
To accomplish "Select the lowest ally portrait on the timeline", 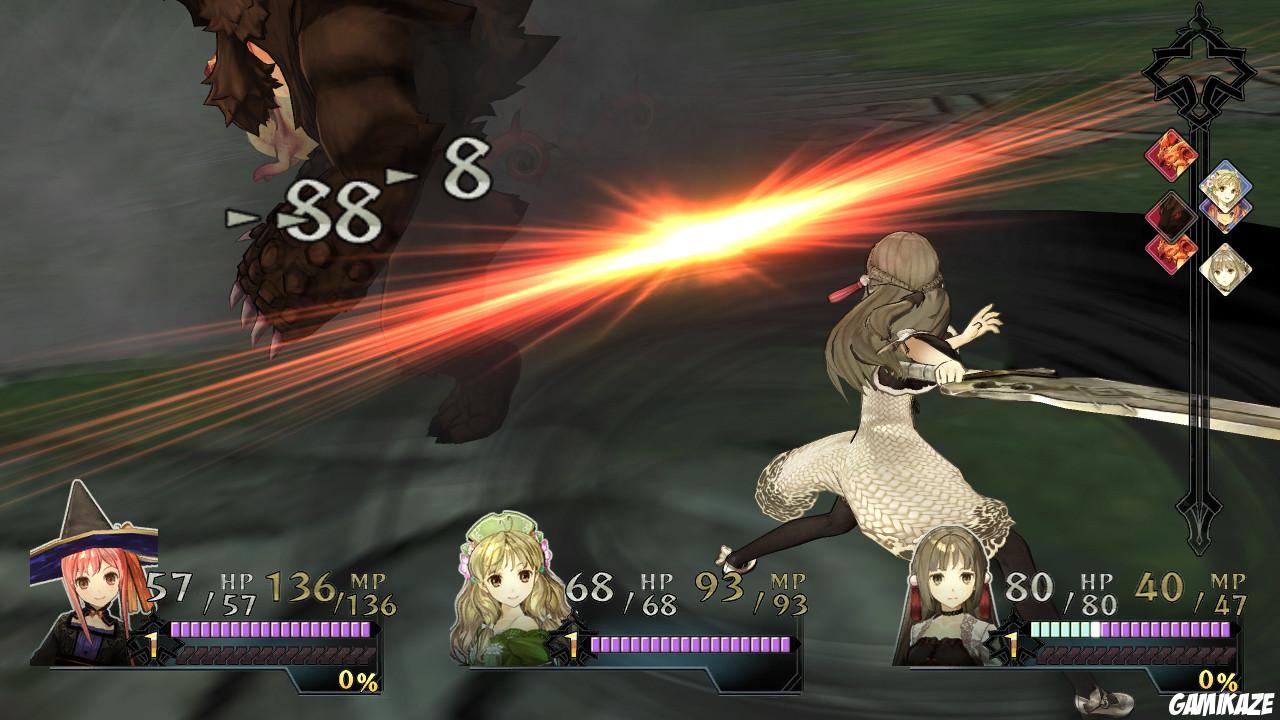I will click(x=1227, y=270).
